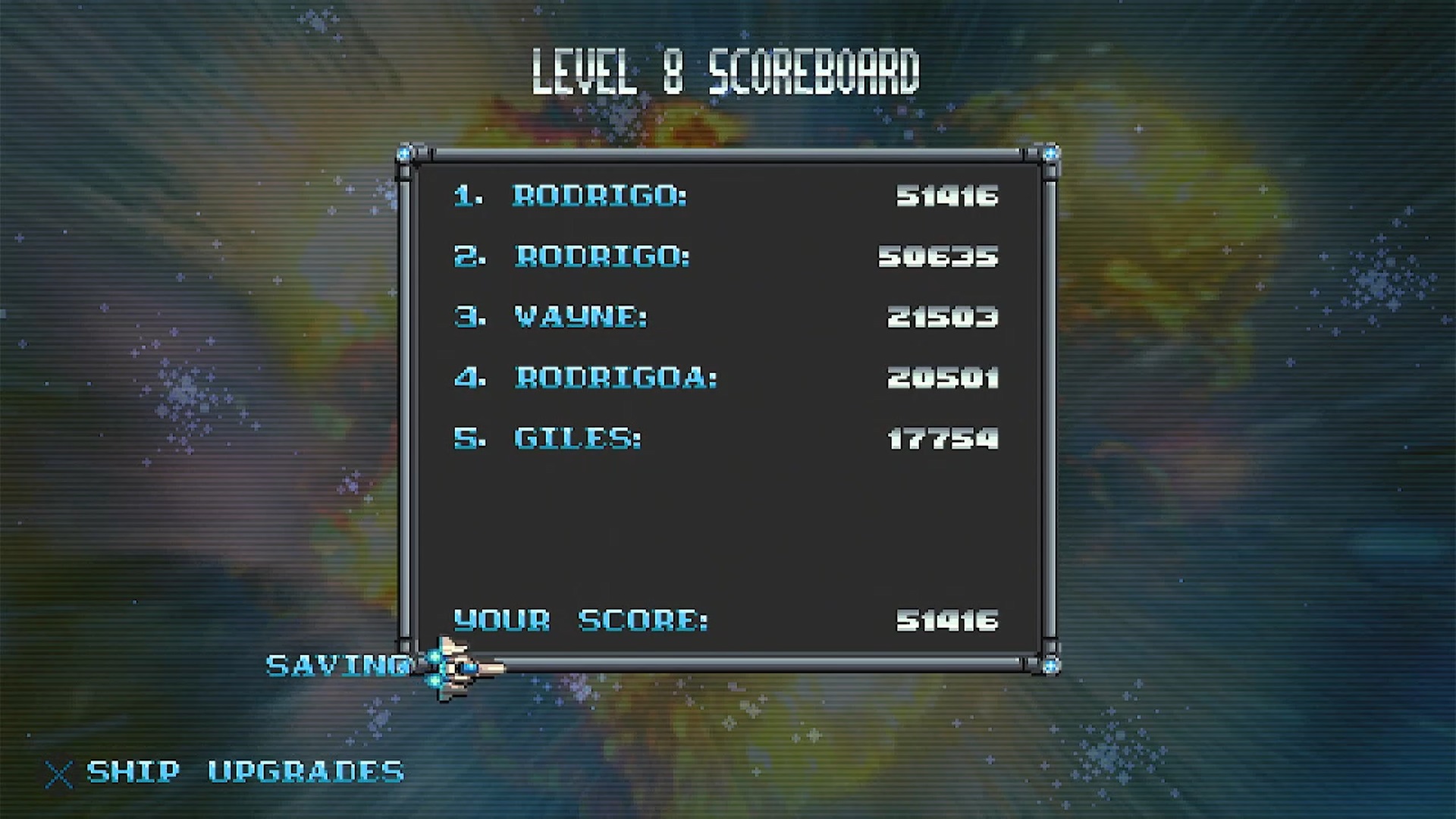
Task: Choose Wayne's third-place scoreboard row
Action: point(725,317)
